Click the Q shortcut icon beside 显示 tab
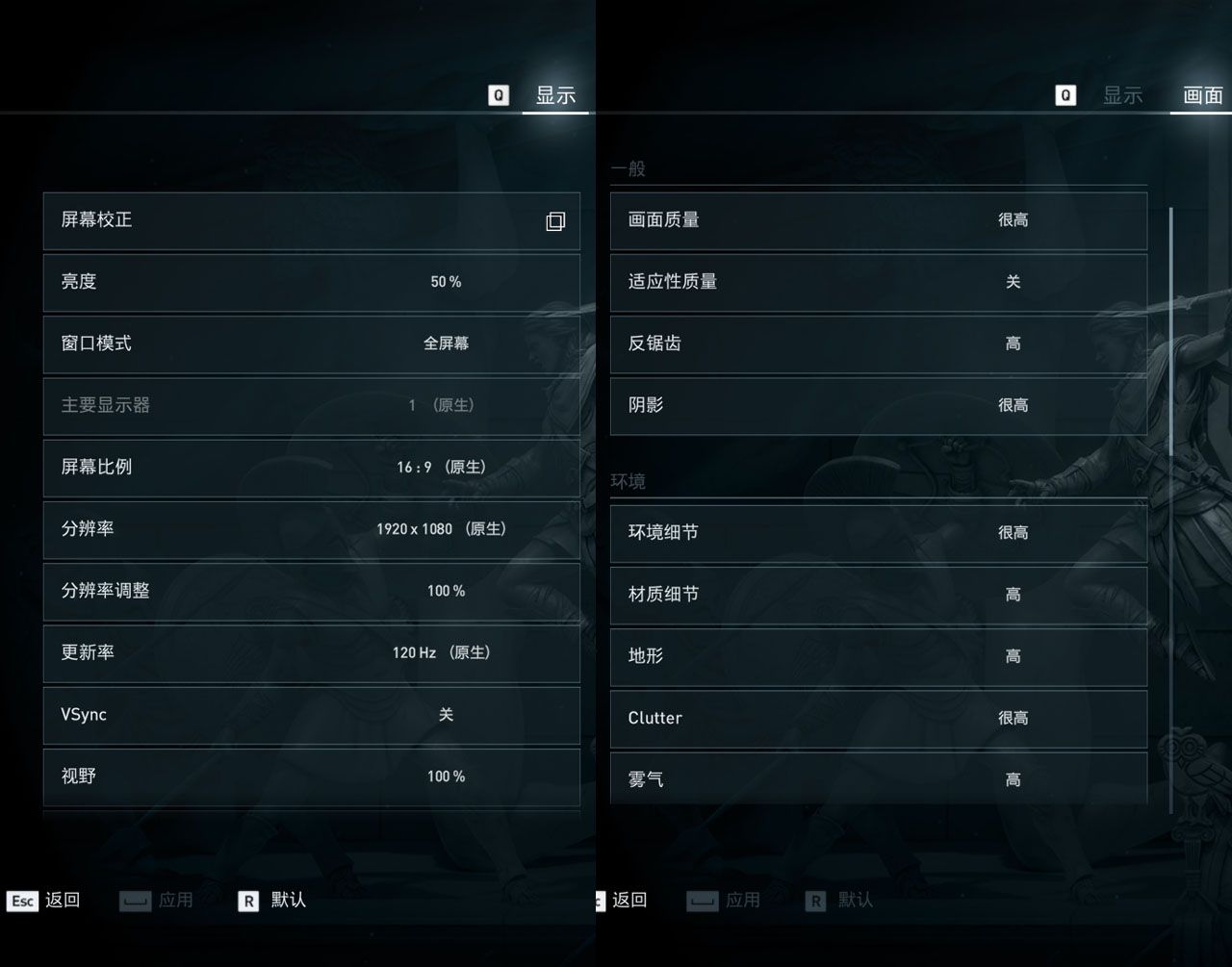The height and width of the screenshot is (967, 1232). (x=498, y=95)
